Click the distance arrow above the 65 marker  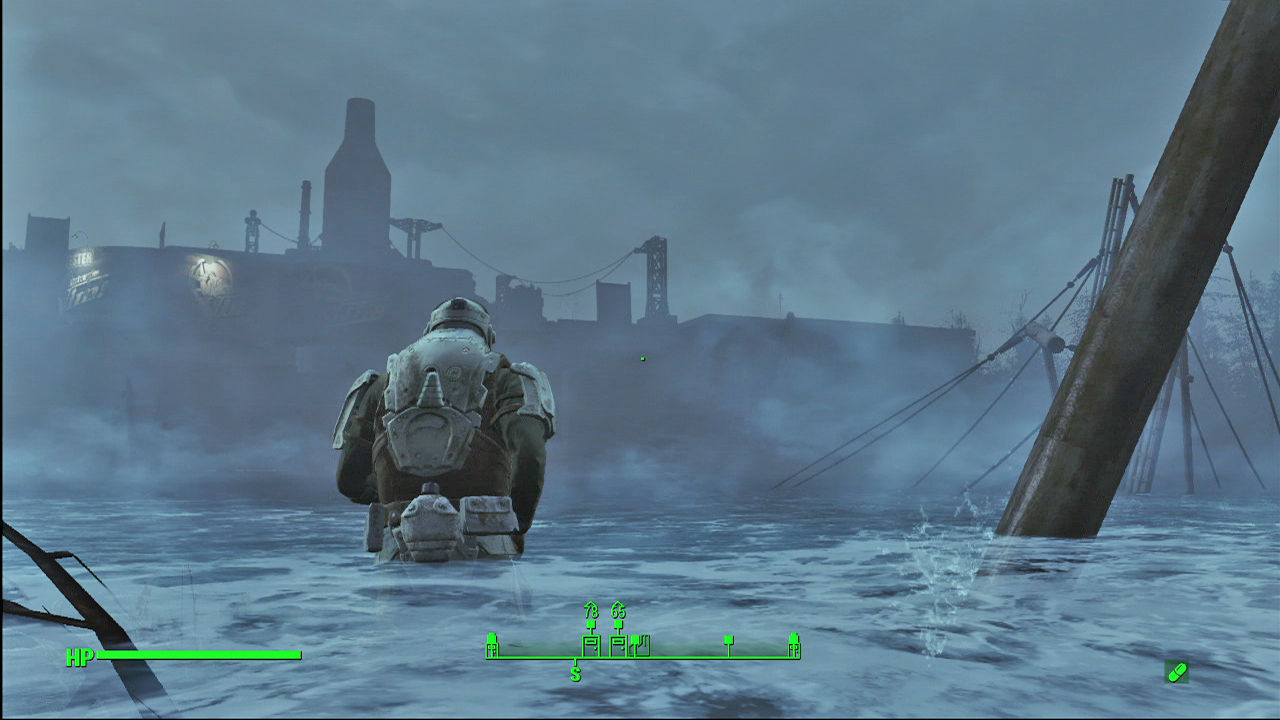(x=619, y=606)
